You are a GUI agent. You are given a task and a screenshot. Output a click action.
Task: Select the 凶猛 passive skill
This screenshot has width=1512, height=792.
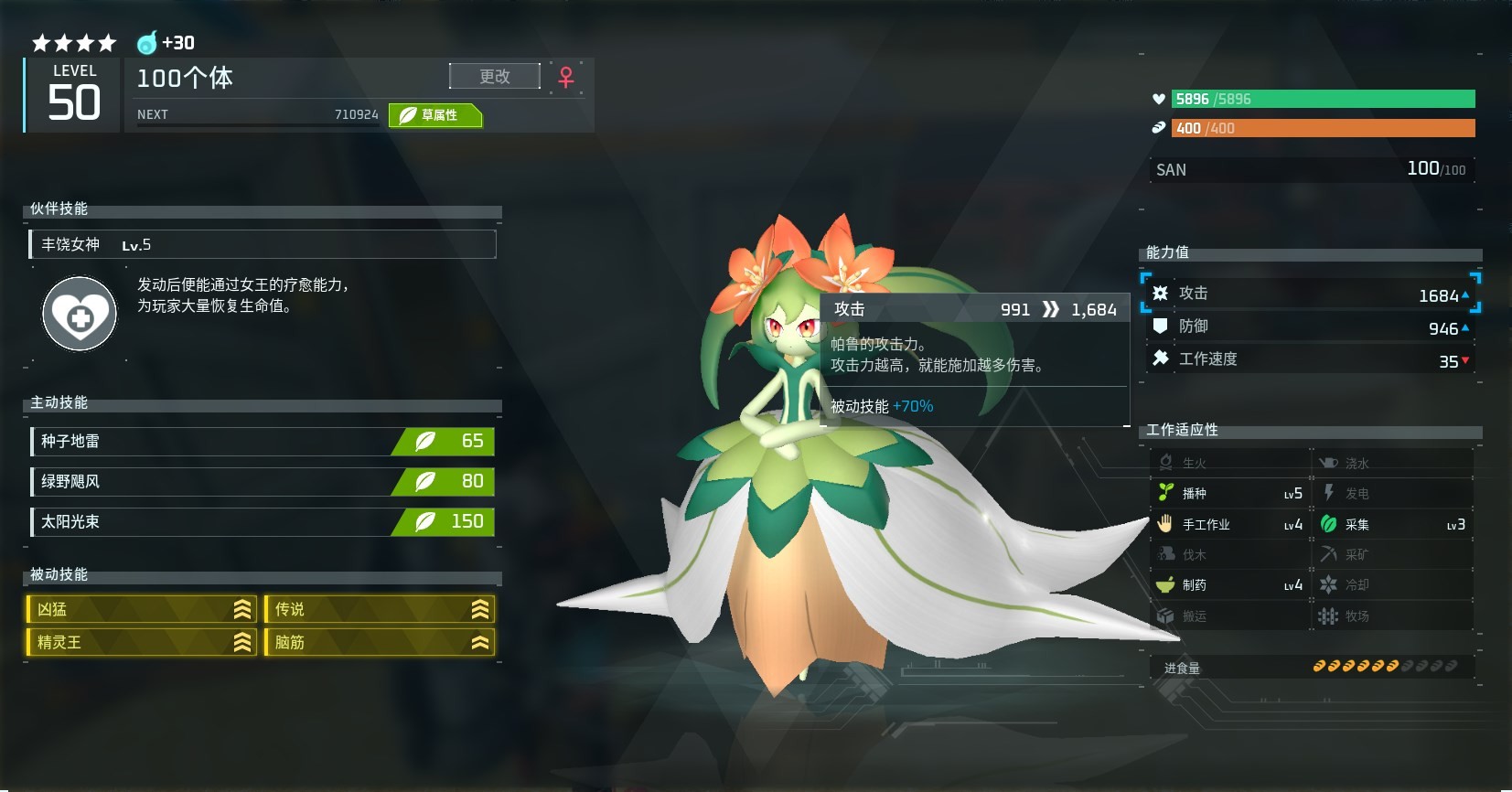tap(142, 609)
